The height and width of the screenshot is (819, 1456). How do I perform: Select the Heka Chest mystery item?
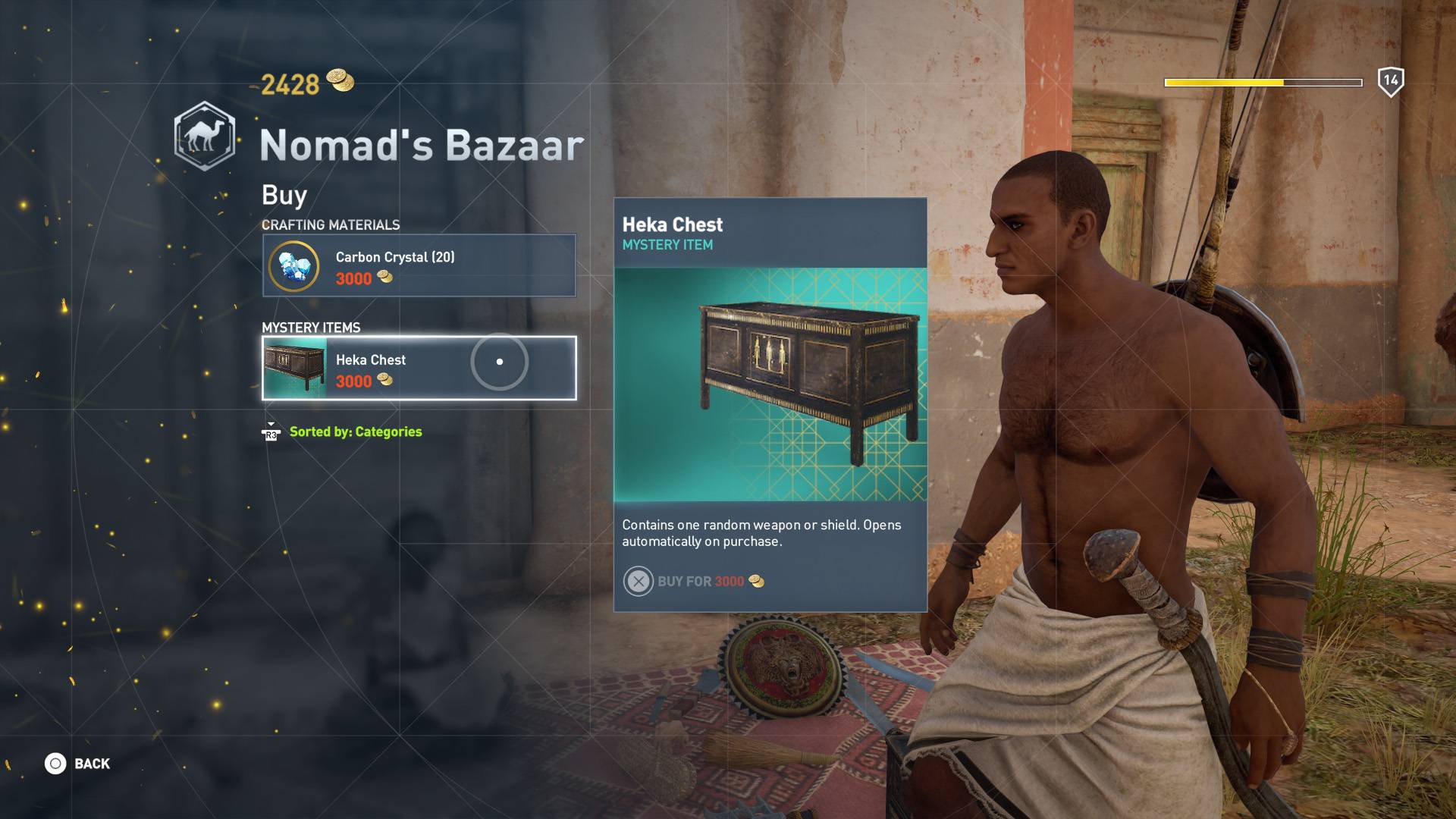coord(419,368)
